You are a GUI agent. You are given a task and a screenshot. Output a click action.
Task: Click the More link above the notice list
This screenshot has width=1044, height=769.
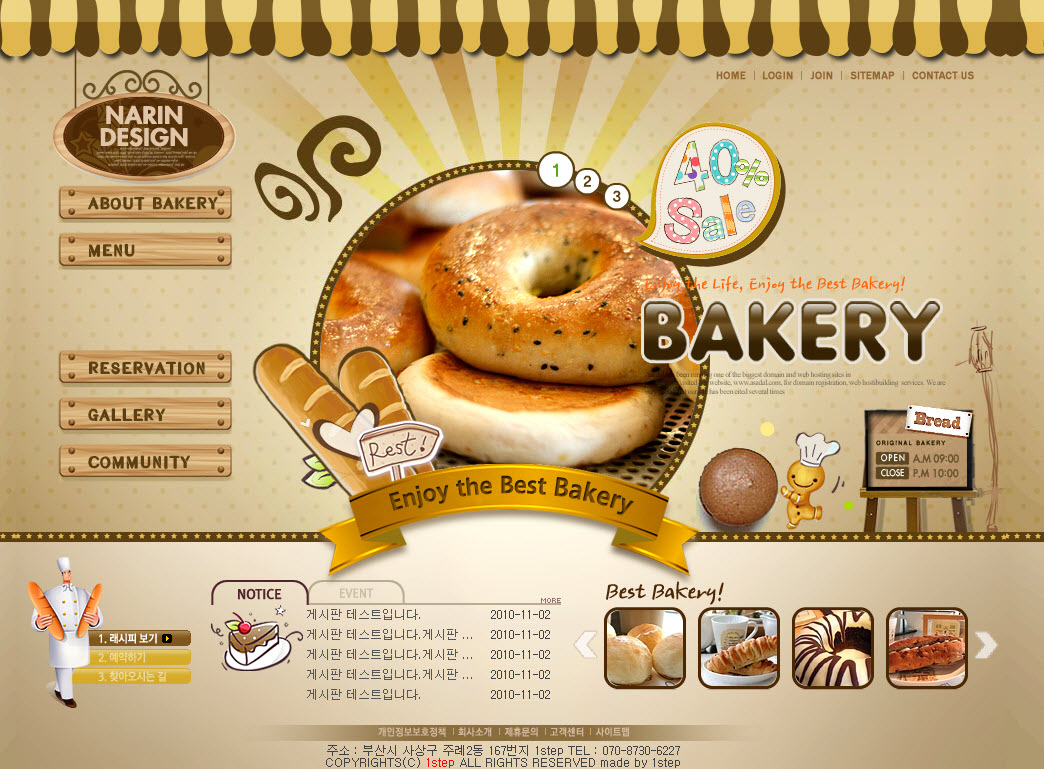coord(550,601)
